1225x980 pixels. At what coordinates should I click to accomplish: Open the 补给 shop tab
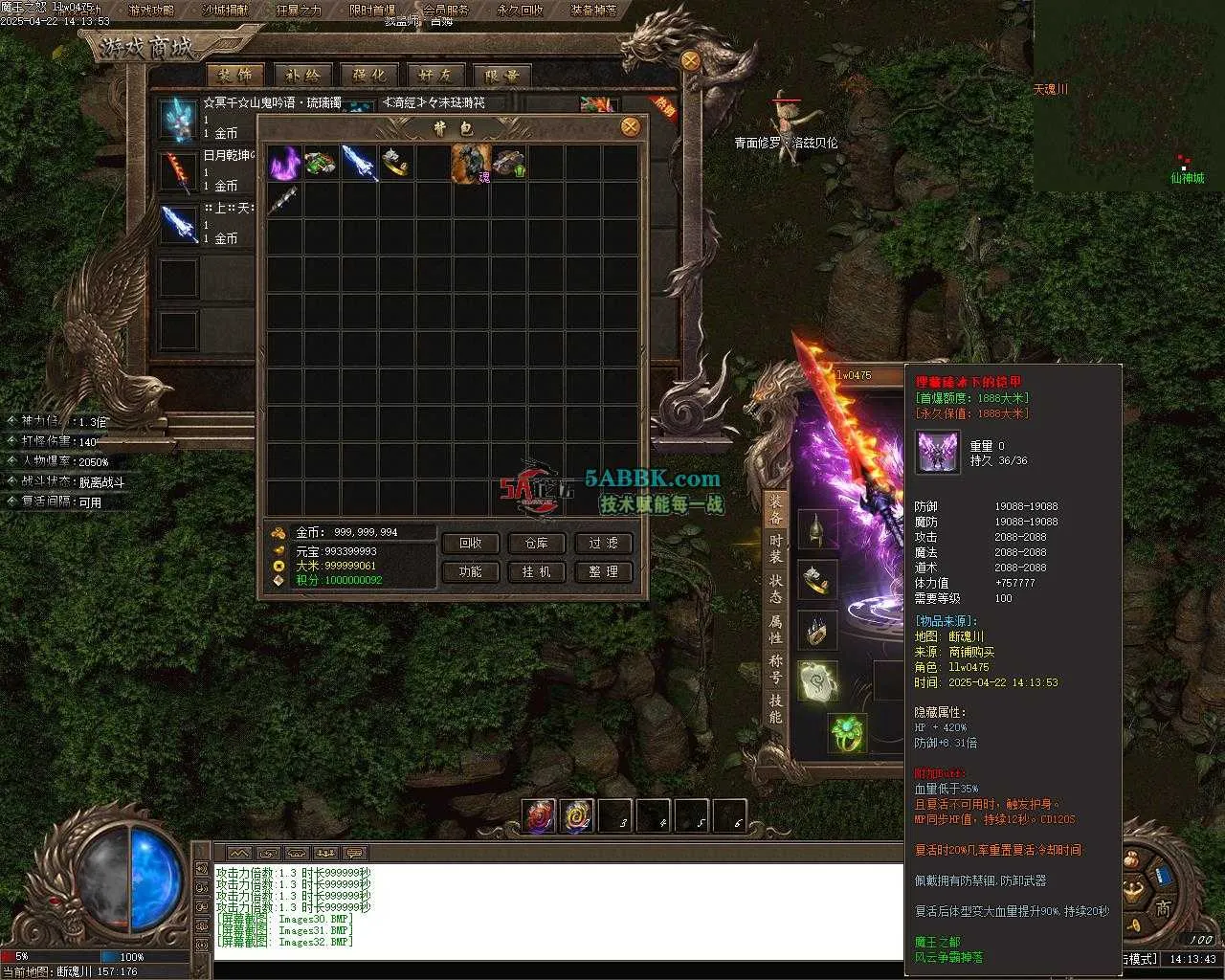tap(302, 76)
